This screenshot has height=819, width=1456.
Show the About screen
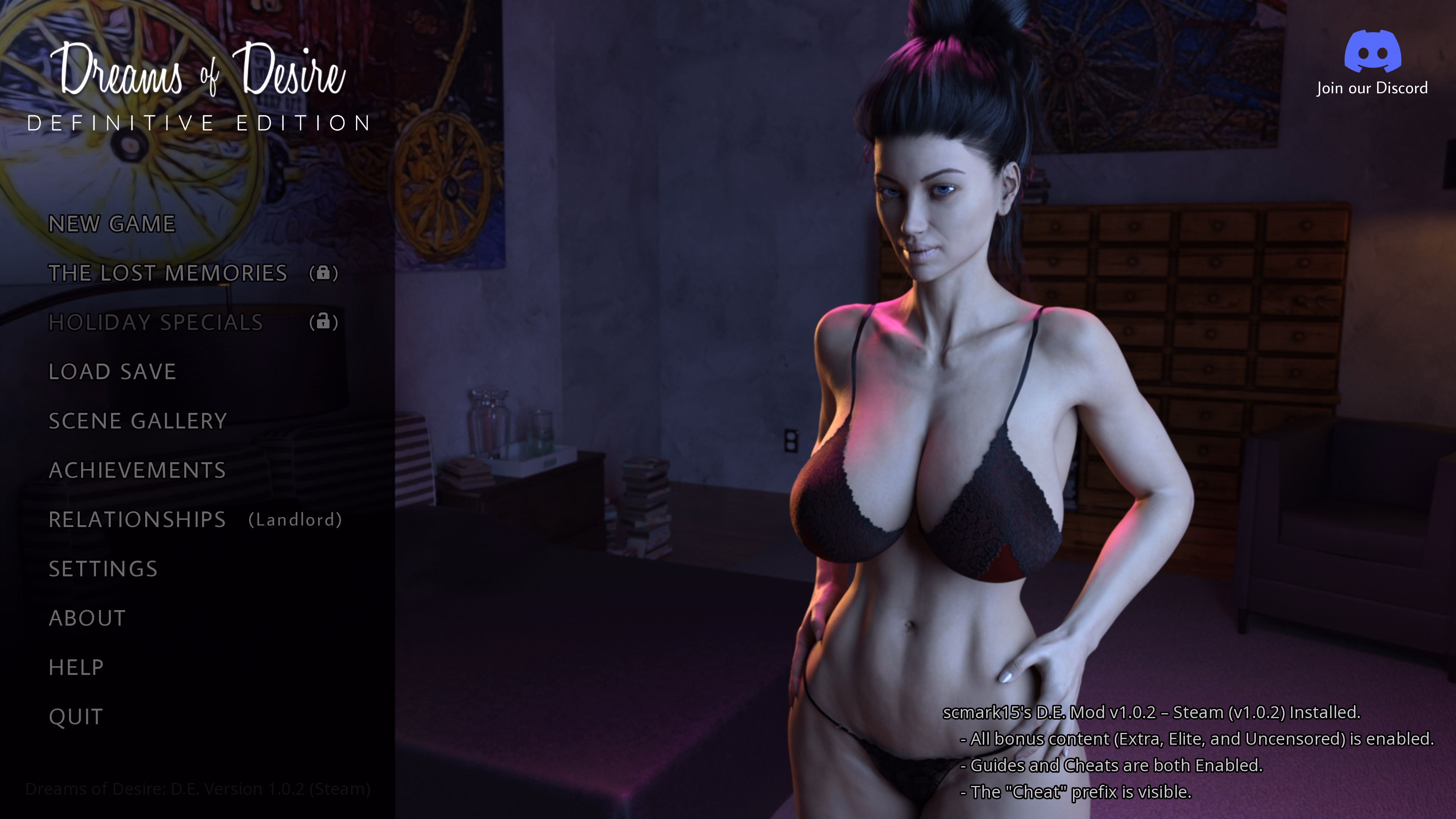pos(87,618)
